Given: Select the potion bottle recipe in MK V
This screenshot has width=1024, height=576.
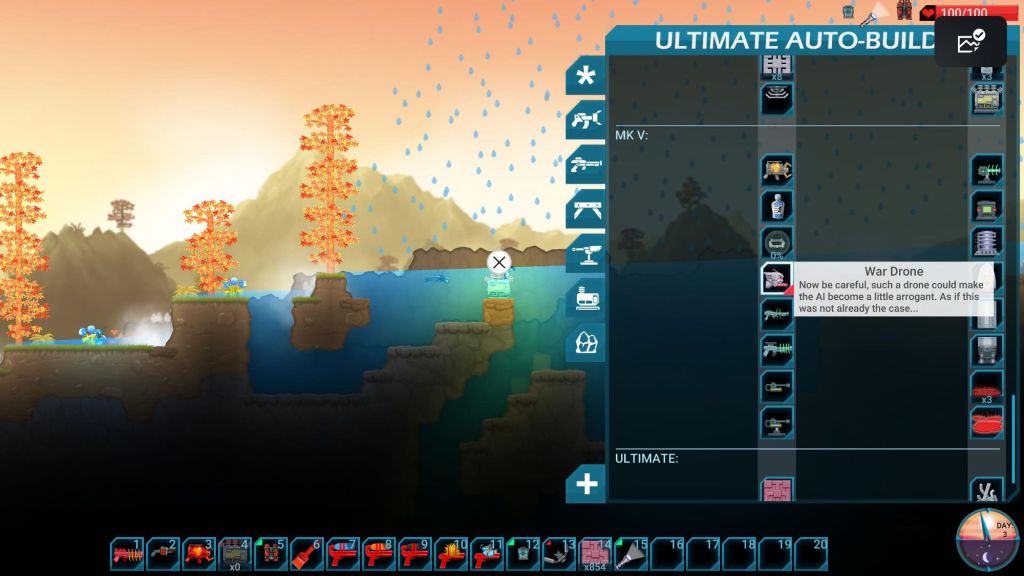Looking at the screenshot, I should tap(777, 206).
